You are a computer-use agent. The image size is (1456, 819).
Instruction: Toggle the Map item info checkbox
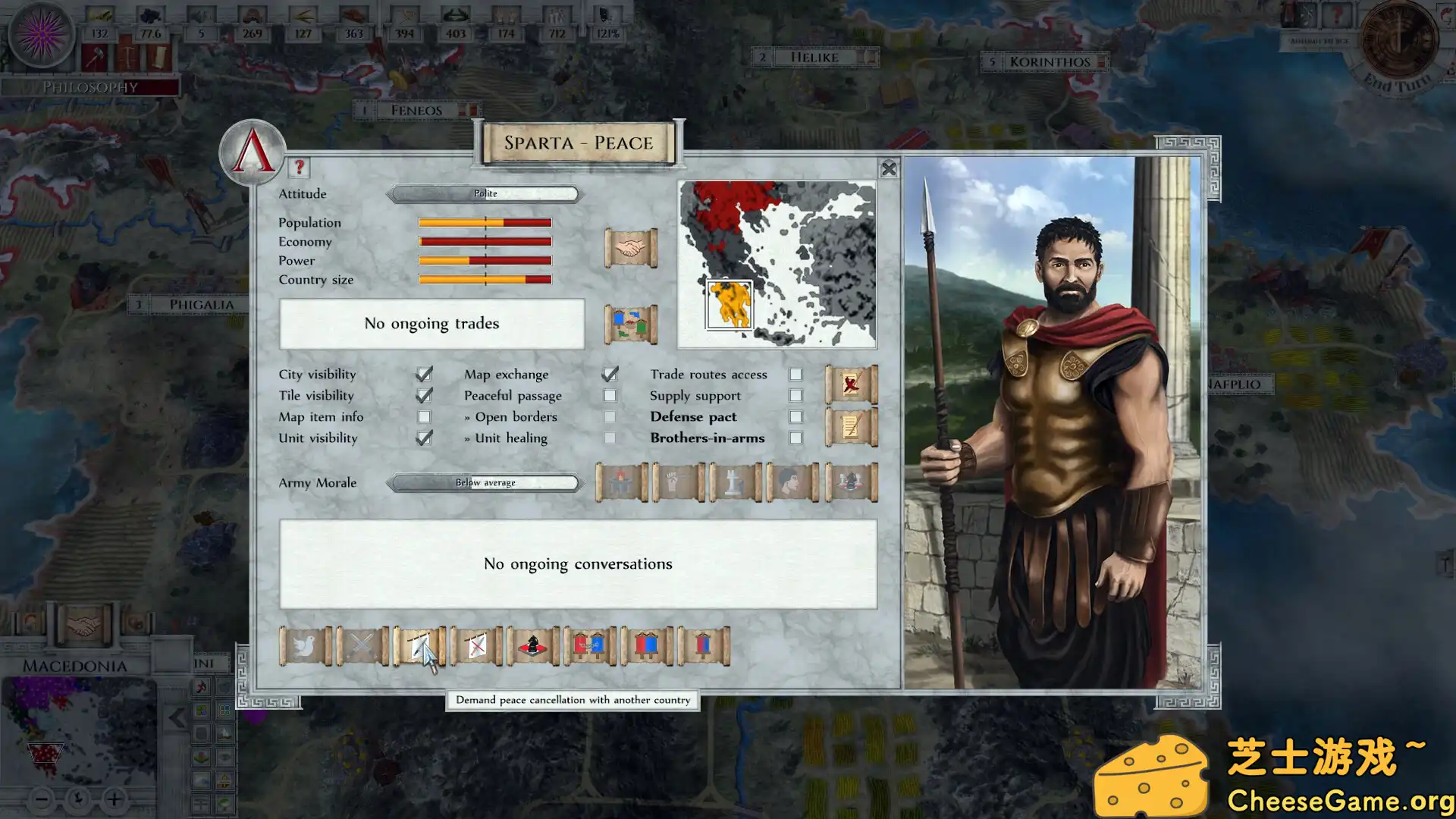(424, 416)
